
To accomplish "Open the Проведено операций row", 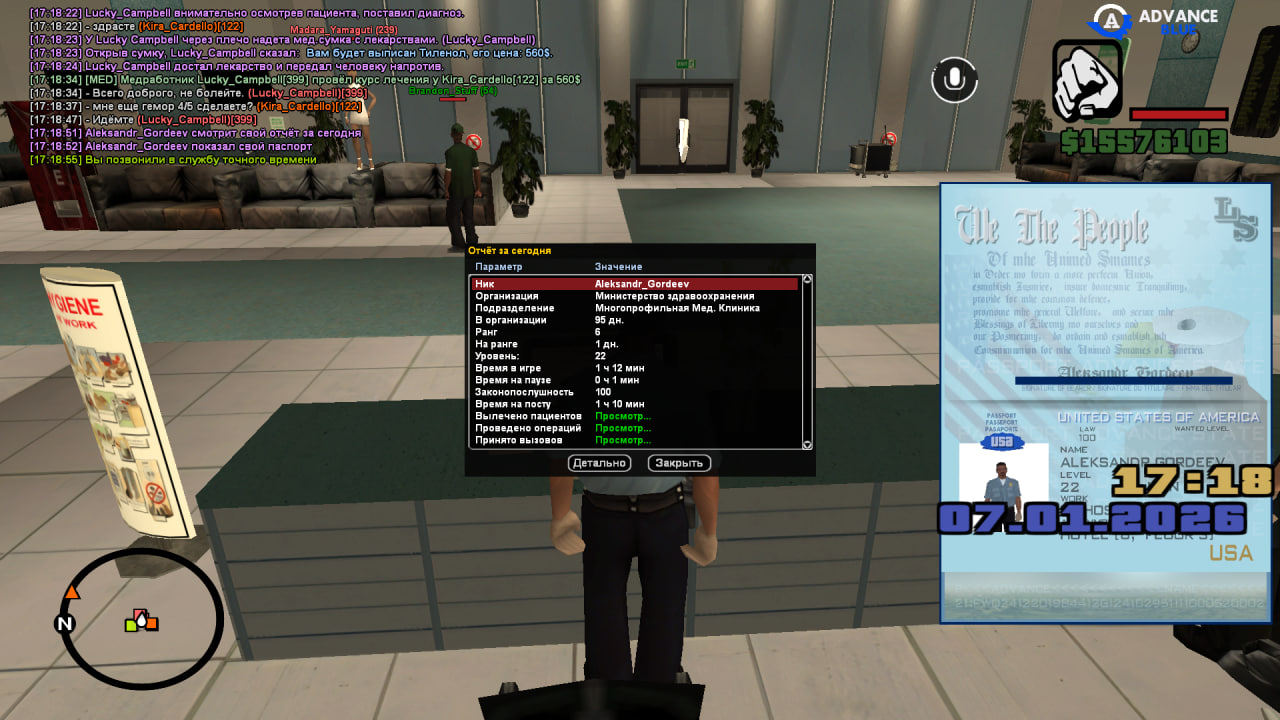I will tap(635, 428).
